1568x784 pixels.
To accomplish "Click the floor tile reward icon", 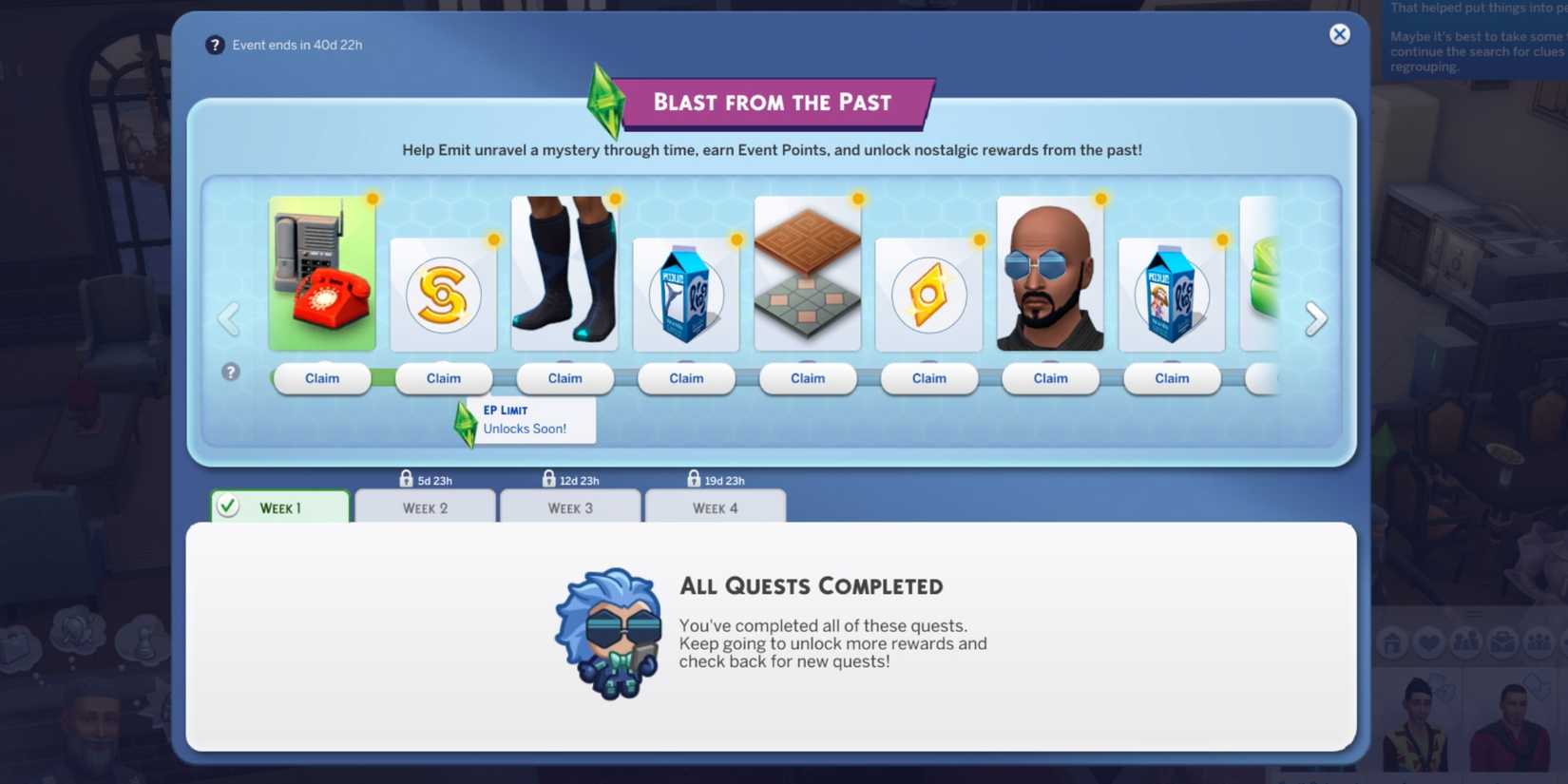I will [808, 274].
